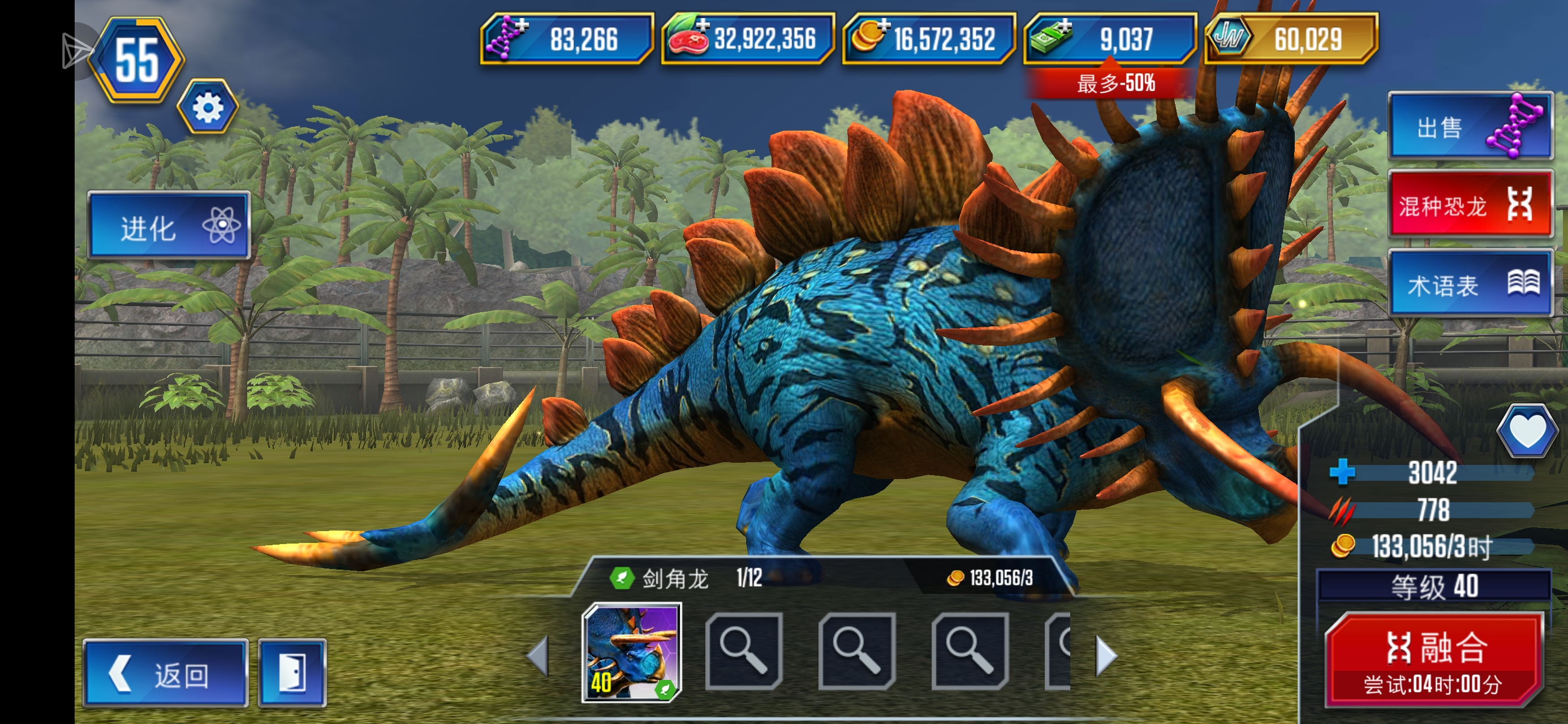Click the door exit icon button
The width and height of the screenshot is (1568, 724).
pyautogui.click(x=292, y=674)
